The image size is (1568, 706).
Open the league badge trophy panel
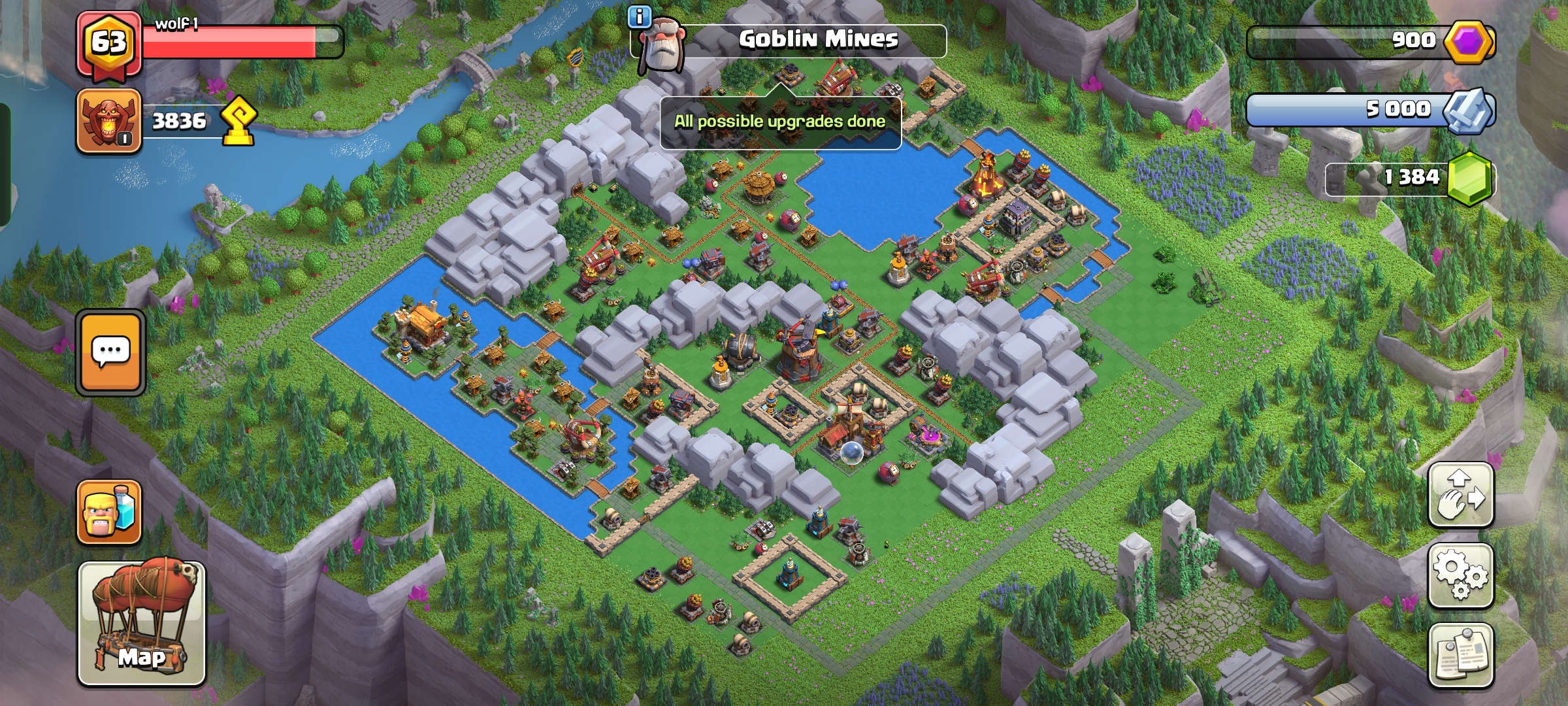(x=108, y=121)
